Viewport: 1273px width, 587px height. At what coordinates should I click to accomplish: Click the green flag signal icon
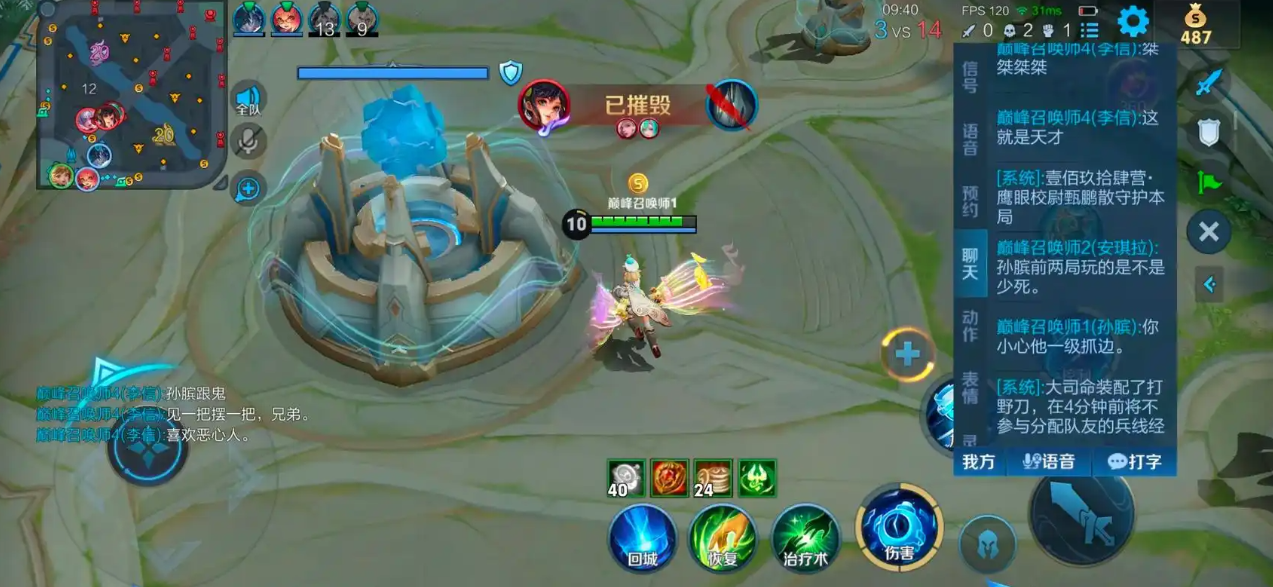click(x=1209, y=182)
